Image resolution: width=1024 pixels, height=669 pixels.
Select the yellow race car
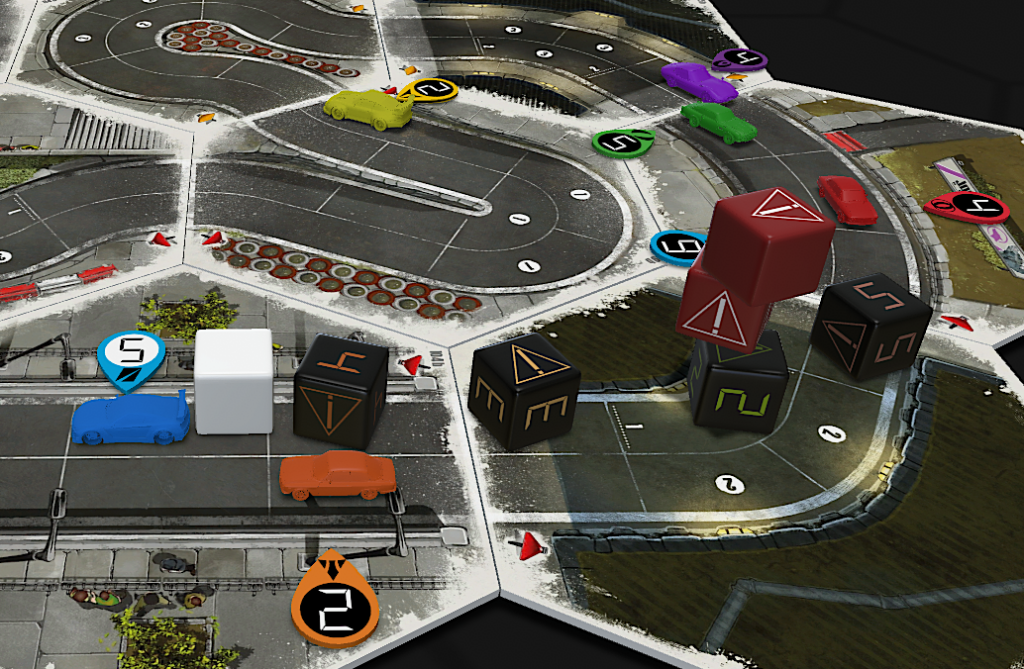(x=368, y=109)
